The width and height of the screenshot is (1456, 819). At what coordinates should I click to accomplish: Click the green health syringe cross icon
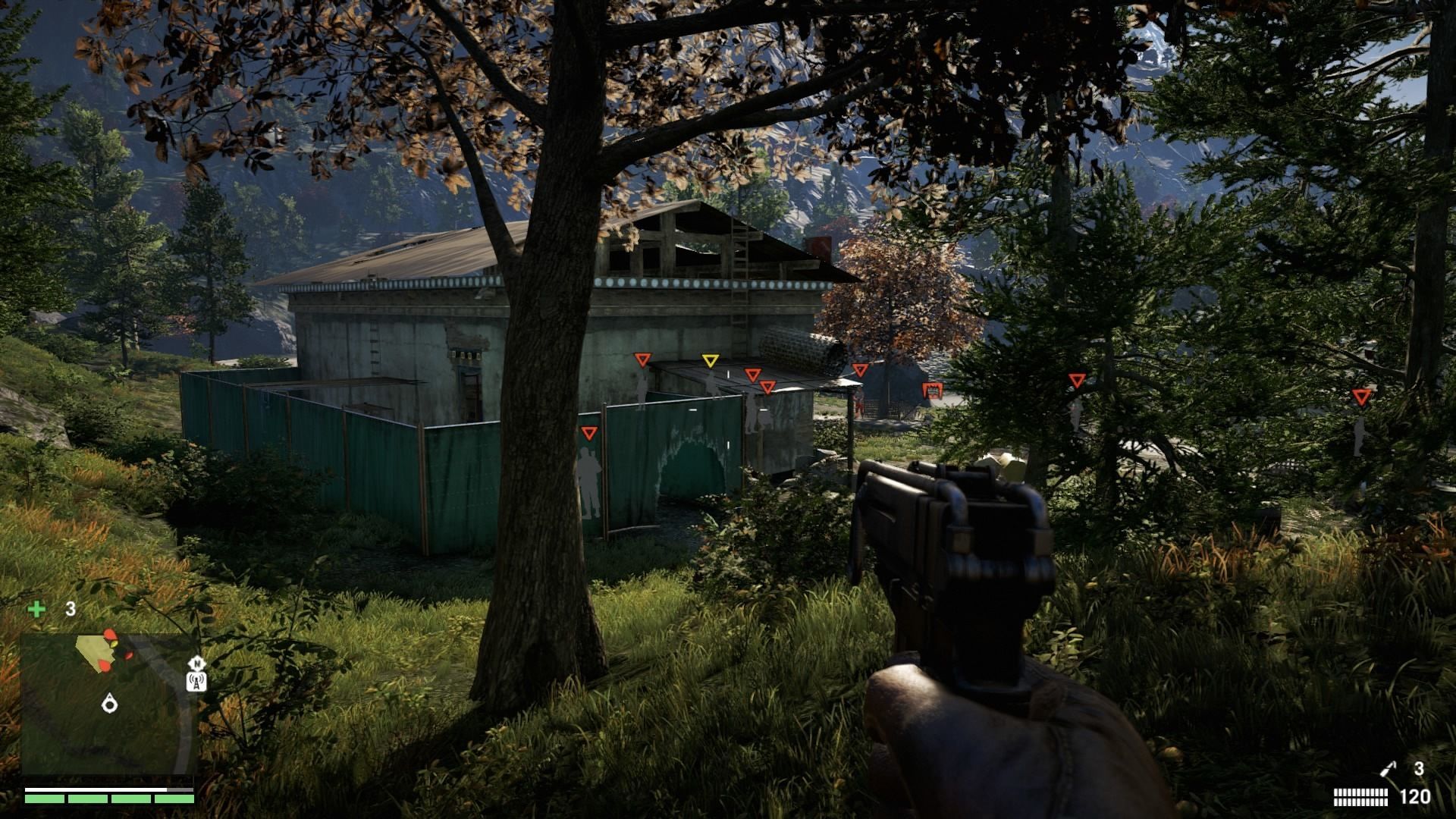[x=36, y=609]
